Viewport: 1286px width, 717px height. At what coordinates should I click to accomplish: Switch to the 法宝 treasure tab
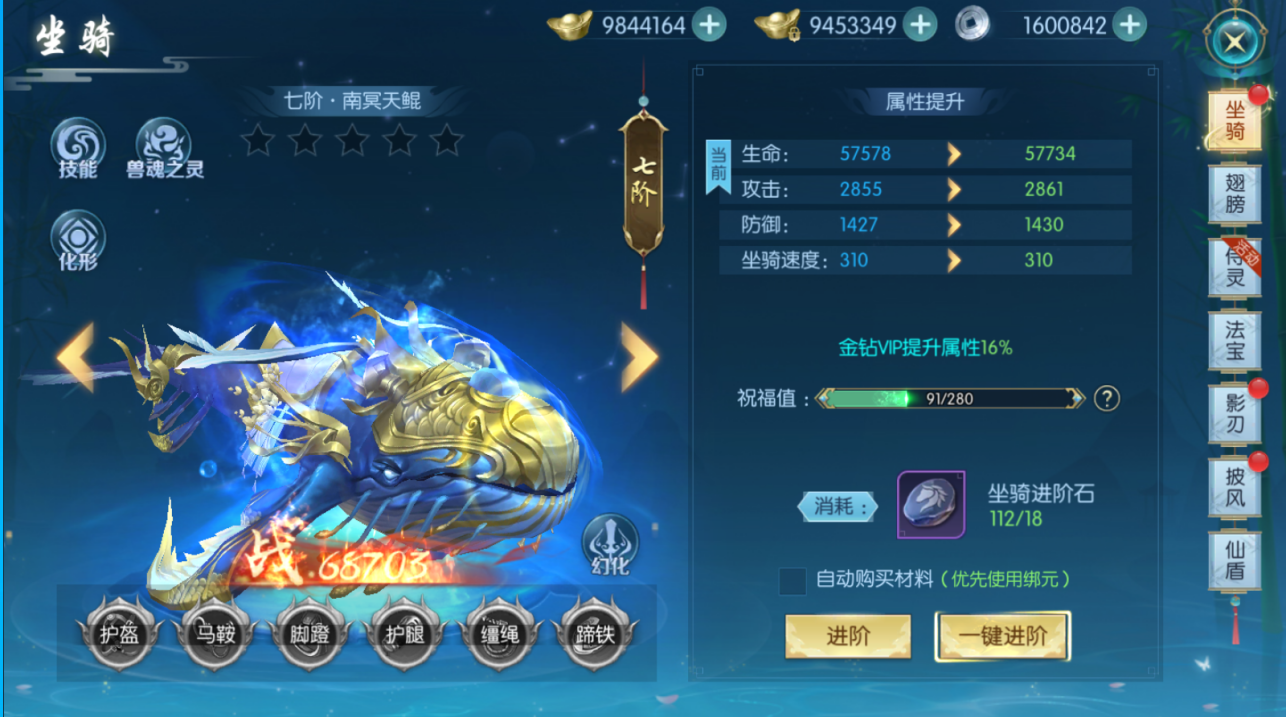(1235, 340)
